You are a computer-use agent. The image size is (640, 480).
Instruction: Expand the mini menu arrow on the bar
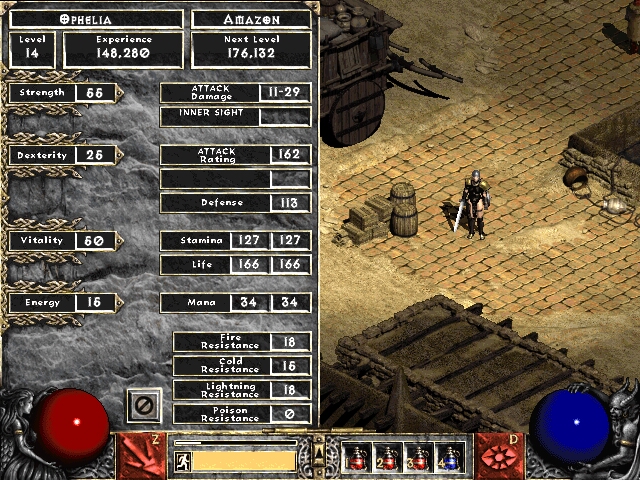tap(319, 452)
